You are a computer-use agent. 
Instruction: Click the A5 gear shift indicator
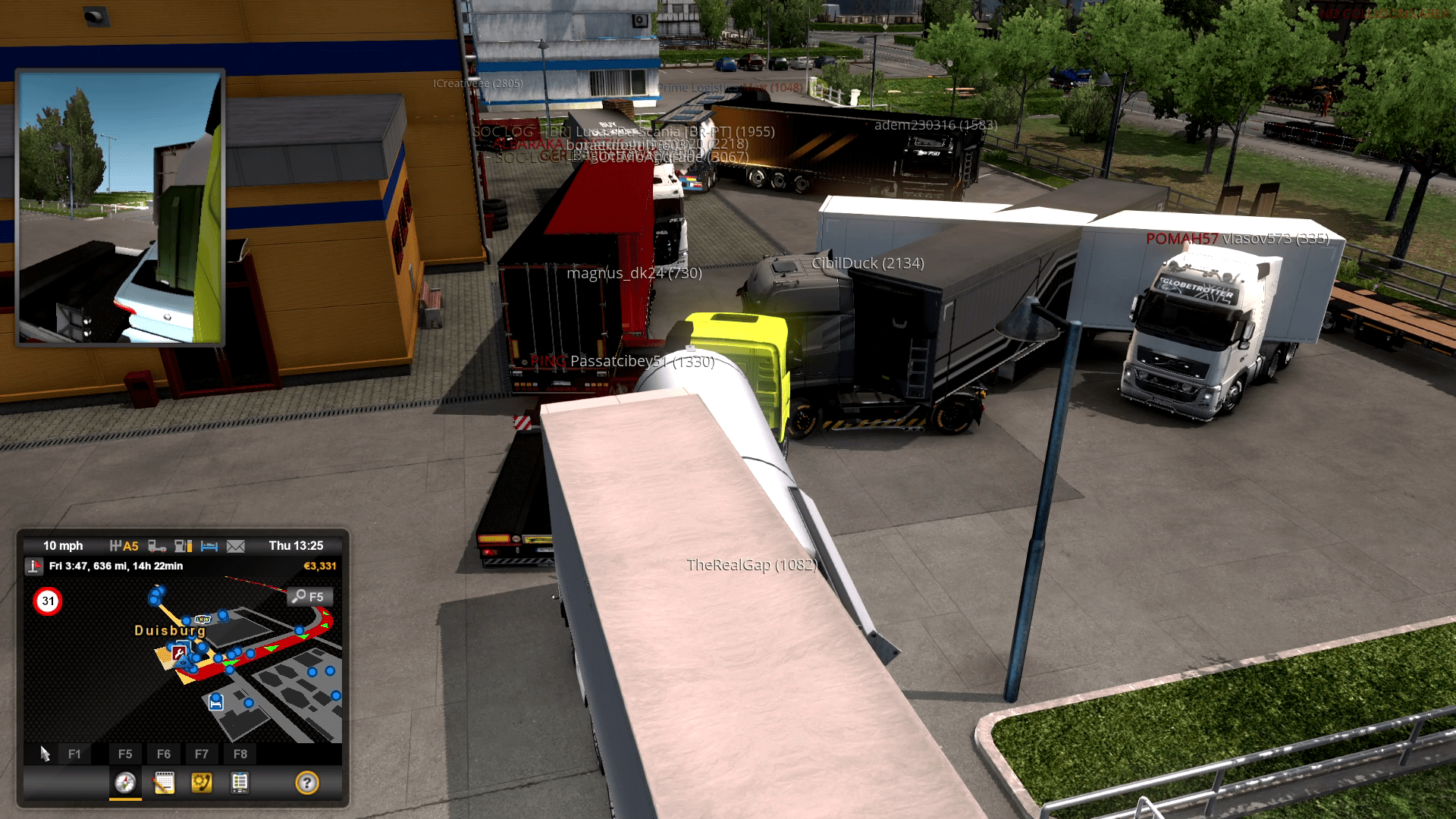pos(124,547)
